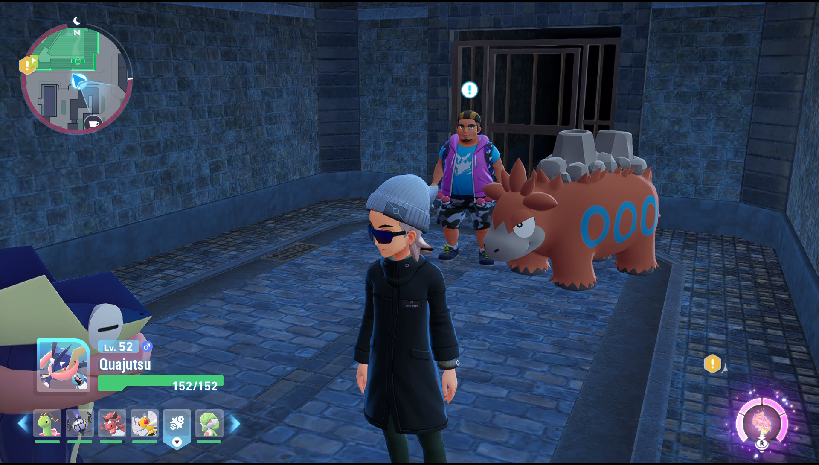Open the circular minimap
Screen dimensions: 819x465
(76, 78)
